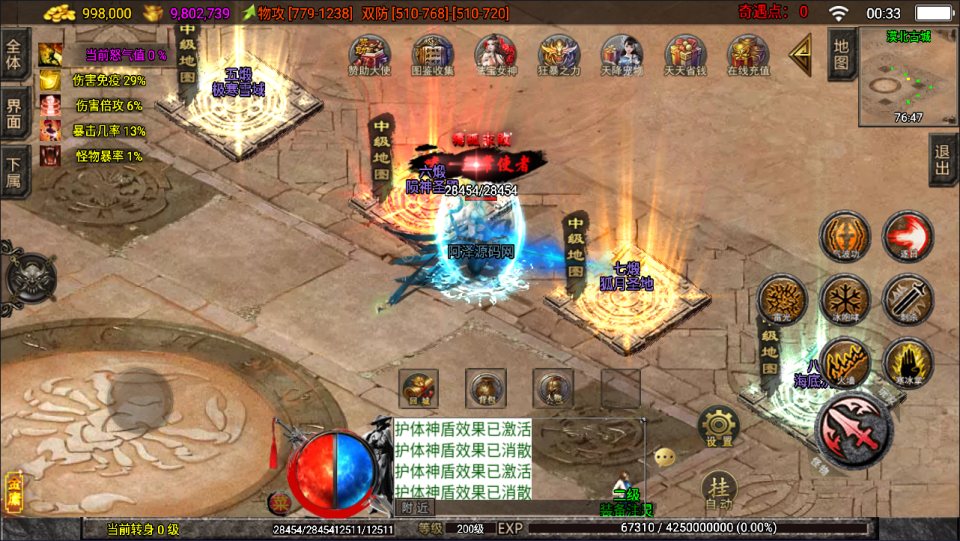Use the 火墙 fire wall skill
This screenshot has height=541, width=960.
pyautogui.click(x=845, y=362)
